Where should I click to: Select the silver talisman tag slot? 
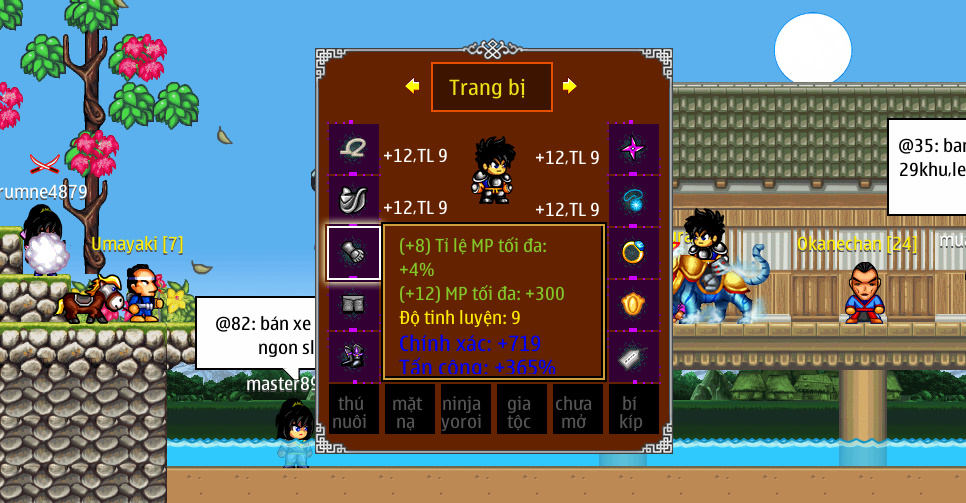[634, 355]
